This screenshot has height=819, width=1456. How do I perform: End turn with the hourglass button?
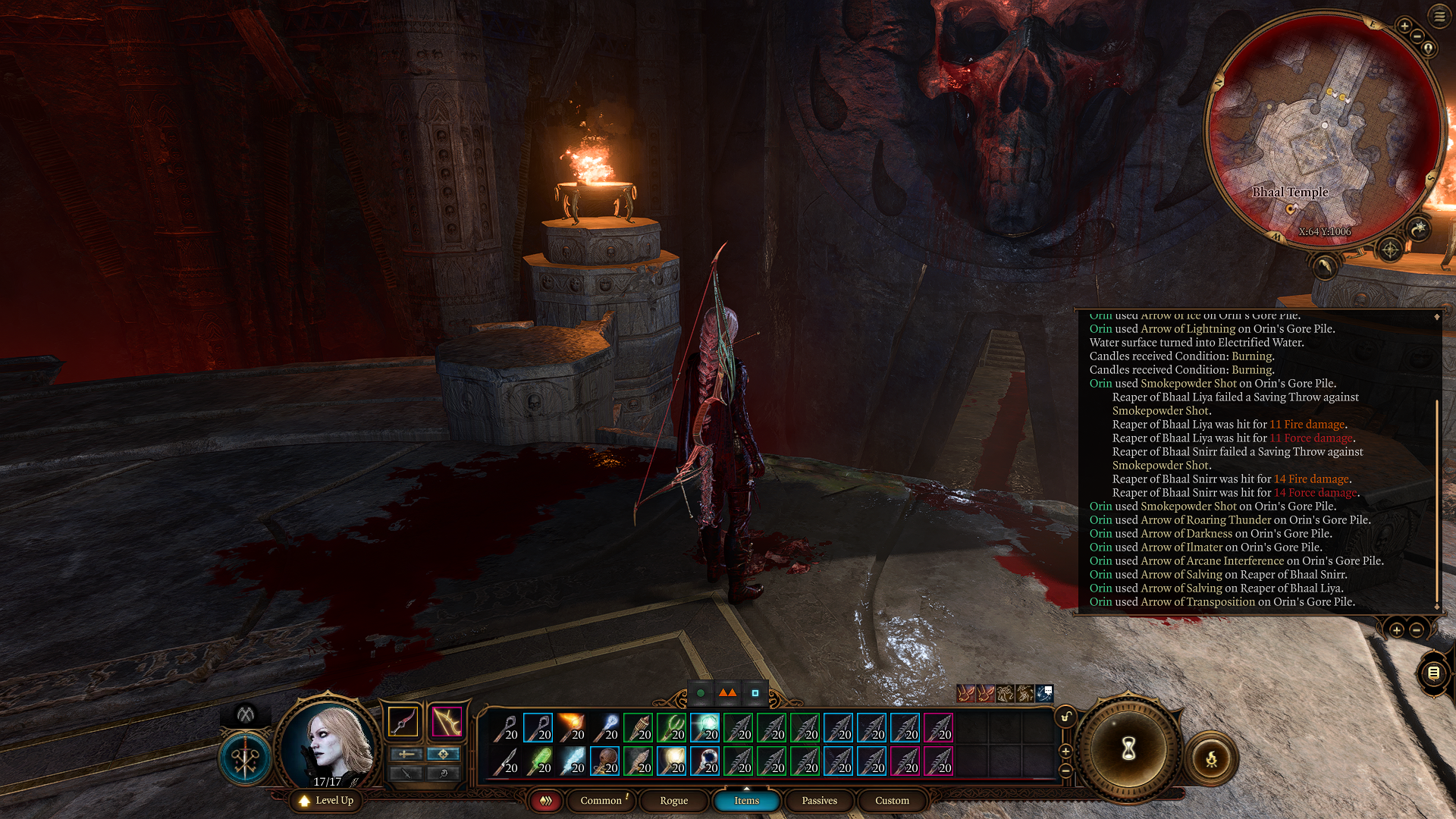[x=1128, y=749]
